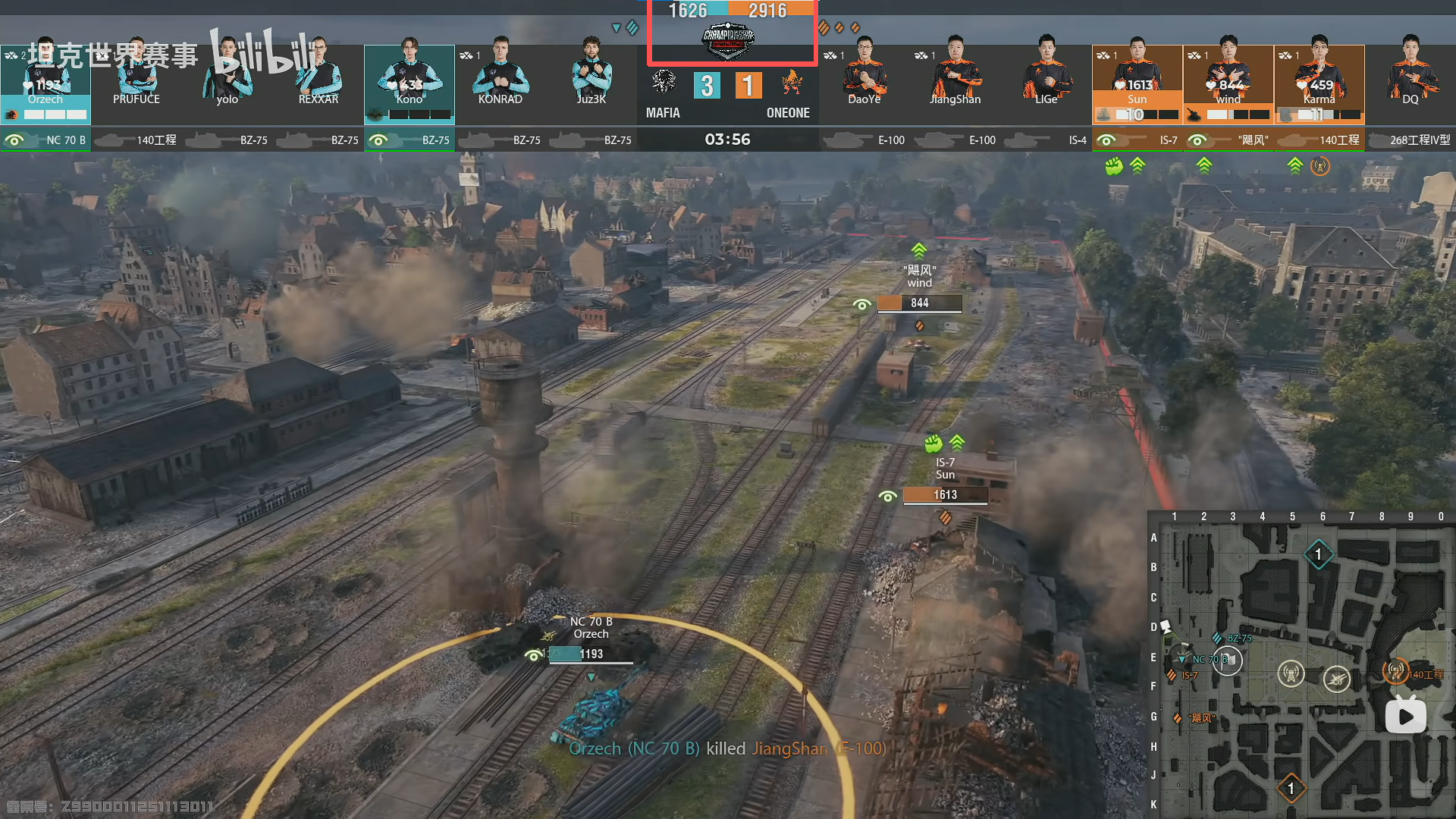Click the tactical minimap
Image resolution: width=1456 pixels, height=819 pixels.
[1301, 667]
